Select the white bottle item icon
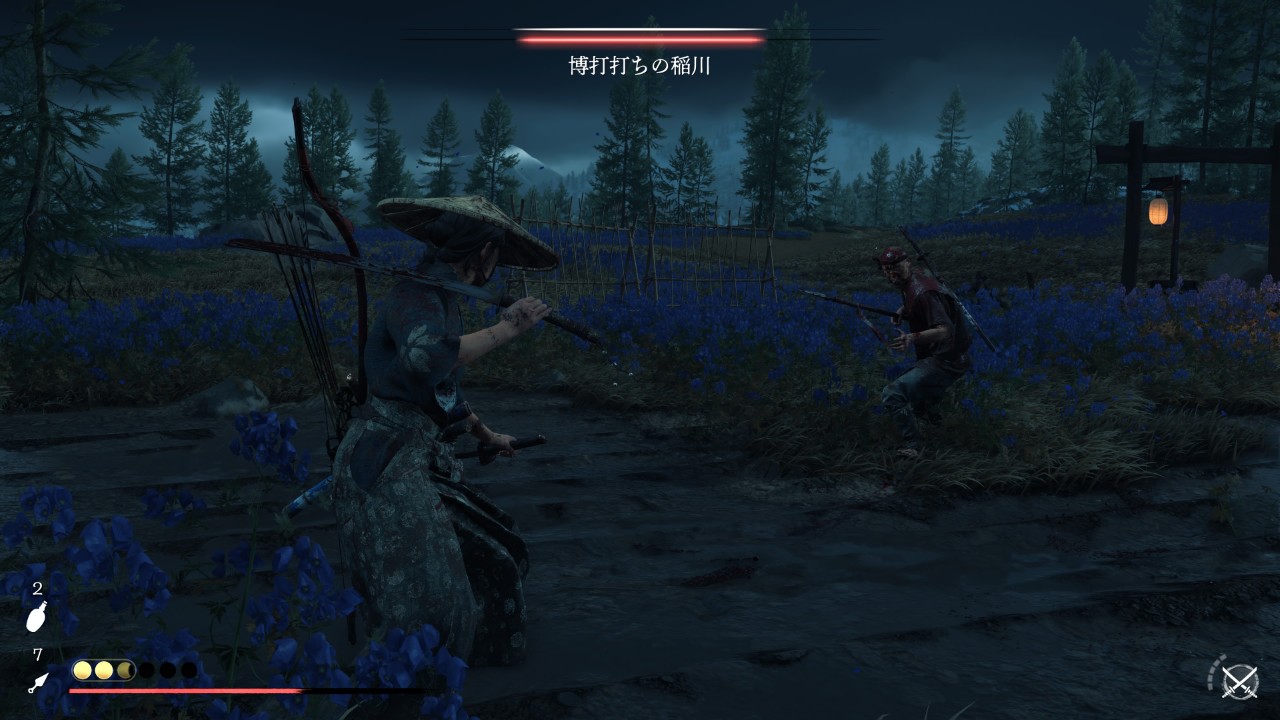Image resolution: width=1280 pixels, height=720 pixels. [36, 618]
